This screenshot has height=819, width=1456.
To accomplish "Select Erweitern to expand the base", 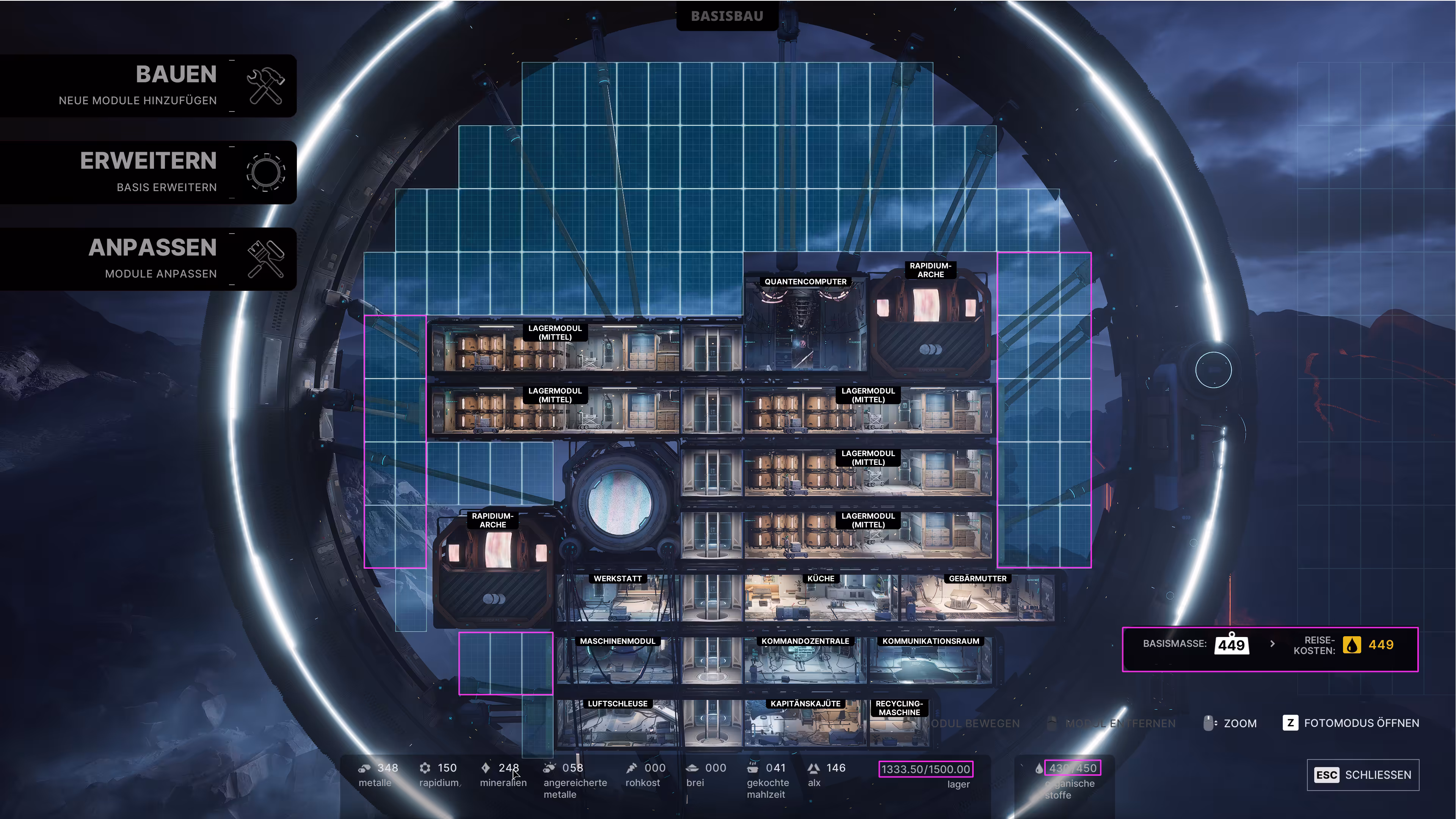I will point(148,173).
